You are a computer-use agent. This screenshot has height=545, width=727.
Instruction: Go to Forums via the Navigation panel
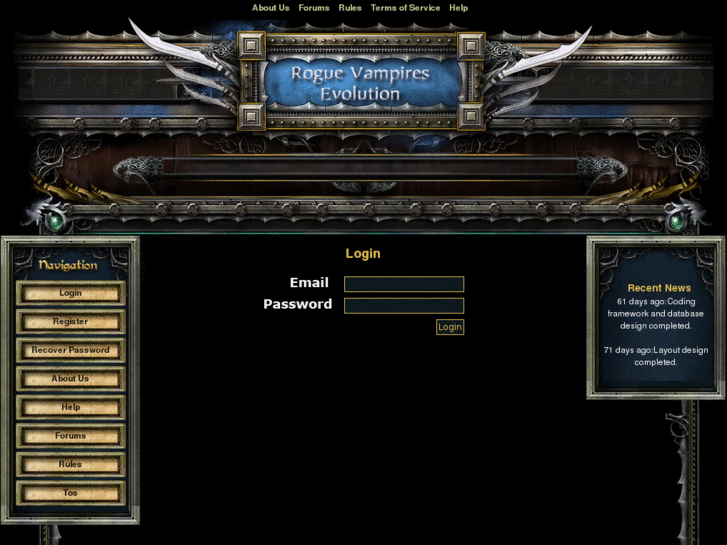click(70, 436)
